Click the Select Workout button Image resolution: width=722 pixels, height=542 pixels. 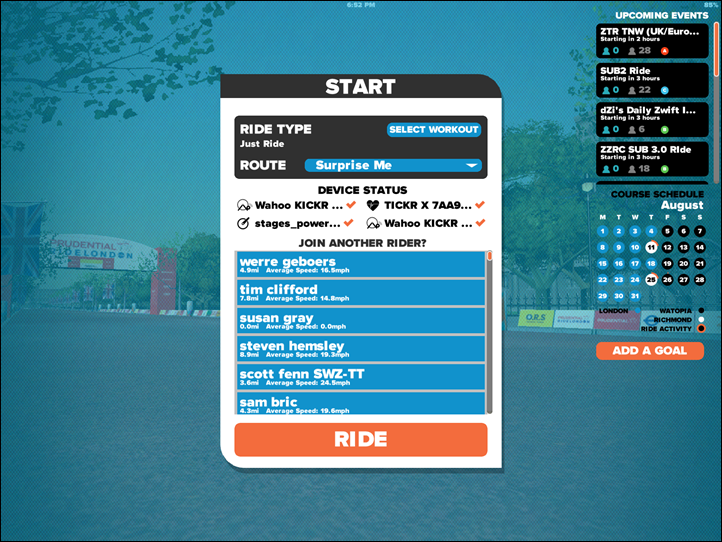(x=434, y=130)
